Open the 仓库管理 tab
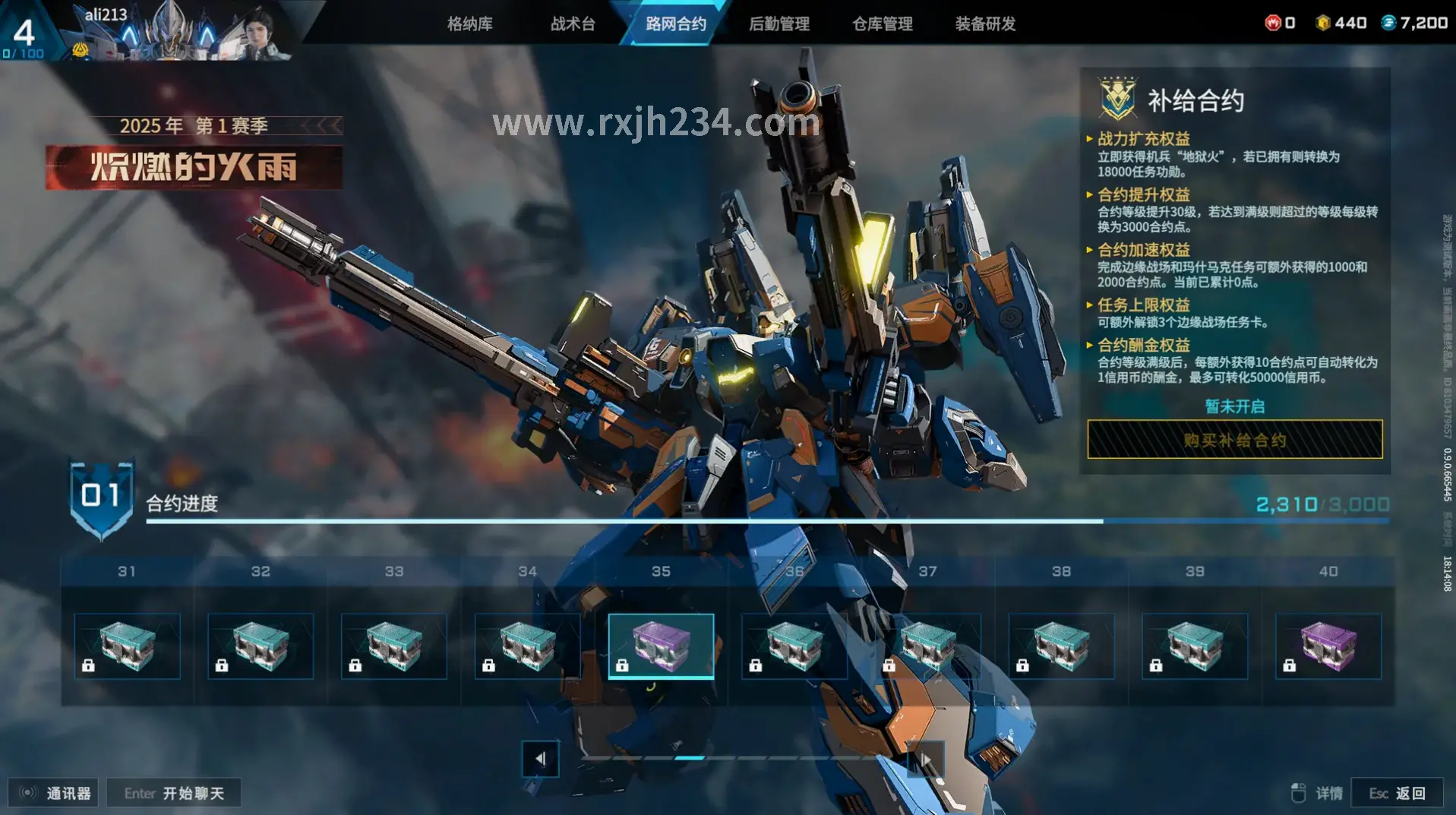The height and width of the screenshot is (815, 1456). [882, 24]
